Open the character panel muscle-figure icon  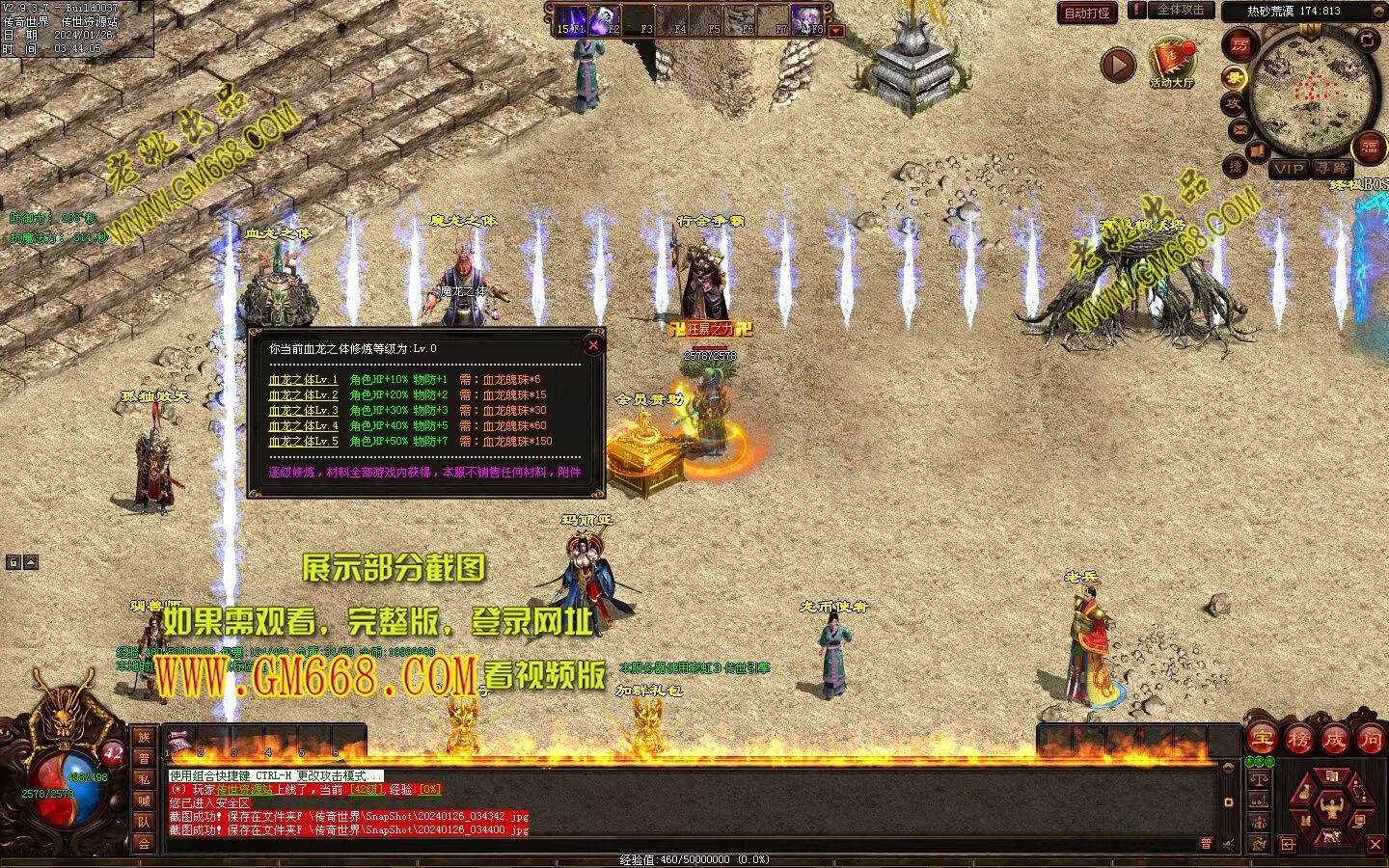(x=1333, y=802)
